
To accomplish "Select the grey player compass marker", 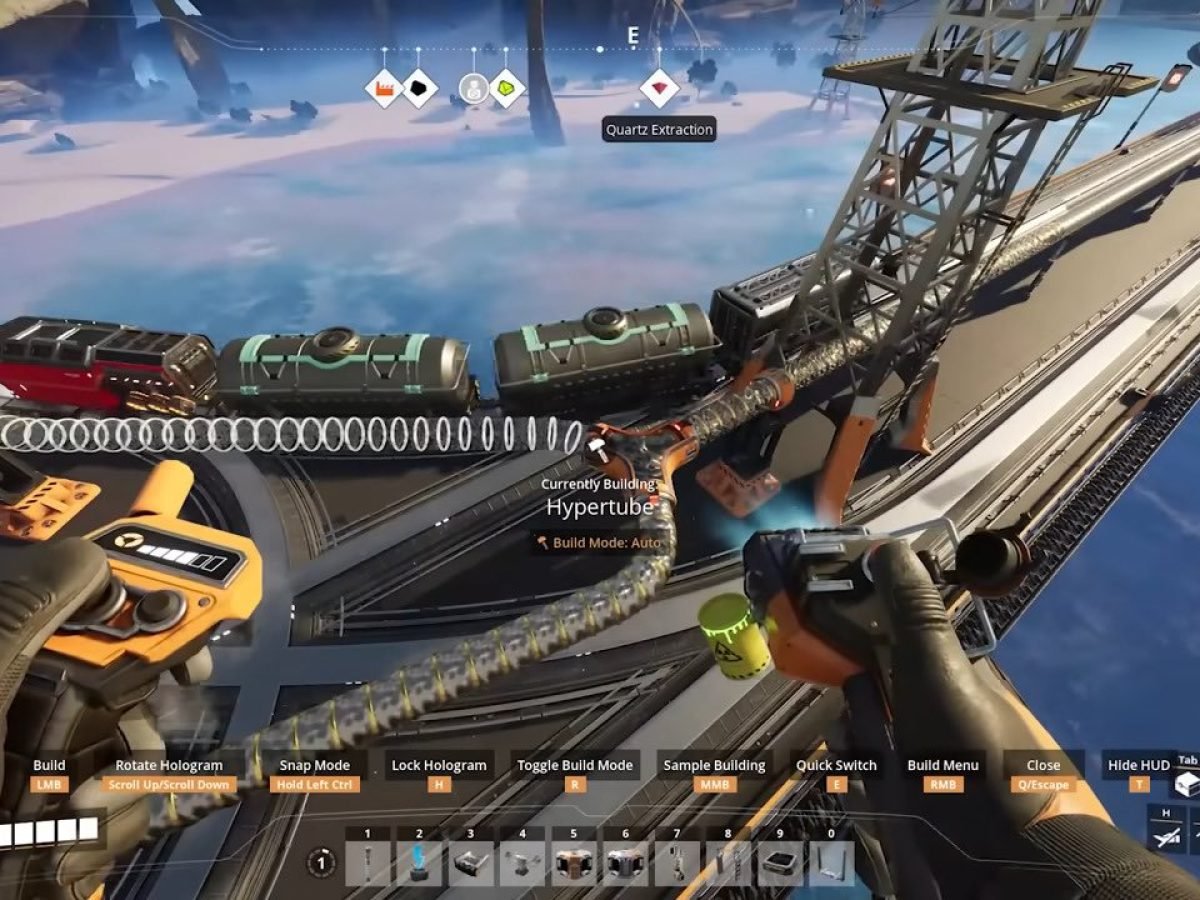I will (474, 89).
